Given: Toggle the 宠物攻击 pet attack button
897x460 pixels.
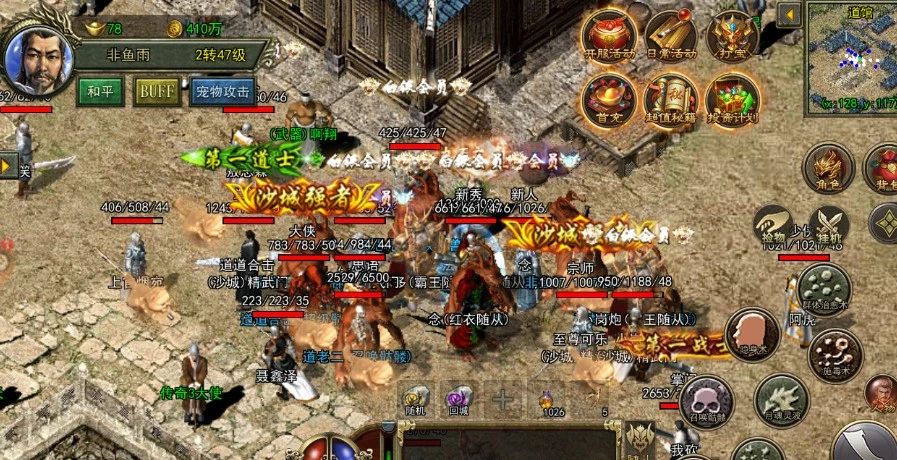Looking at the screenshot, I should (223, 91).
